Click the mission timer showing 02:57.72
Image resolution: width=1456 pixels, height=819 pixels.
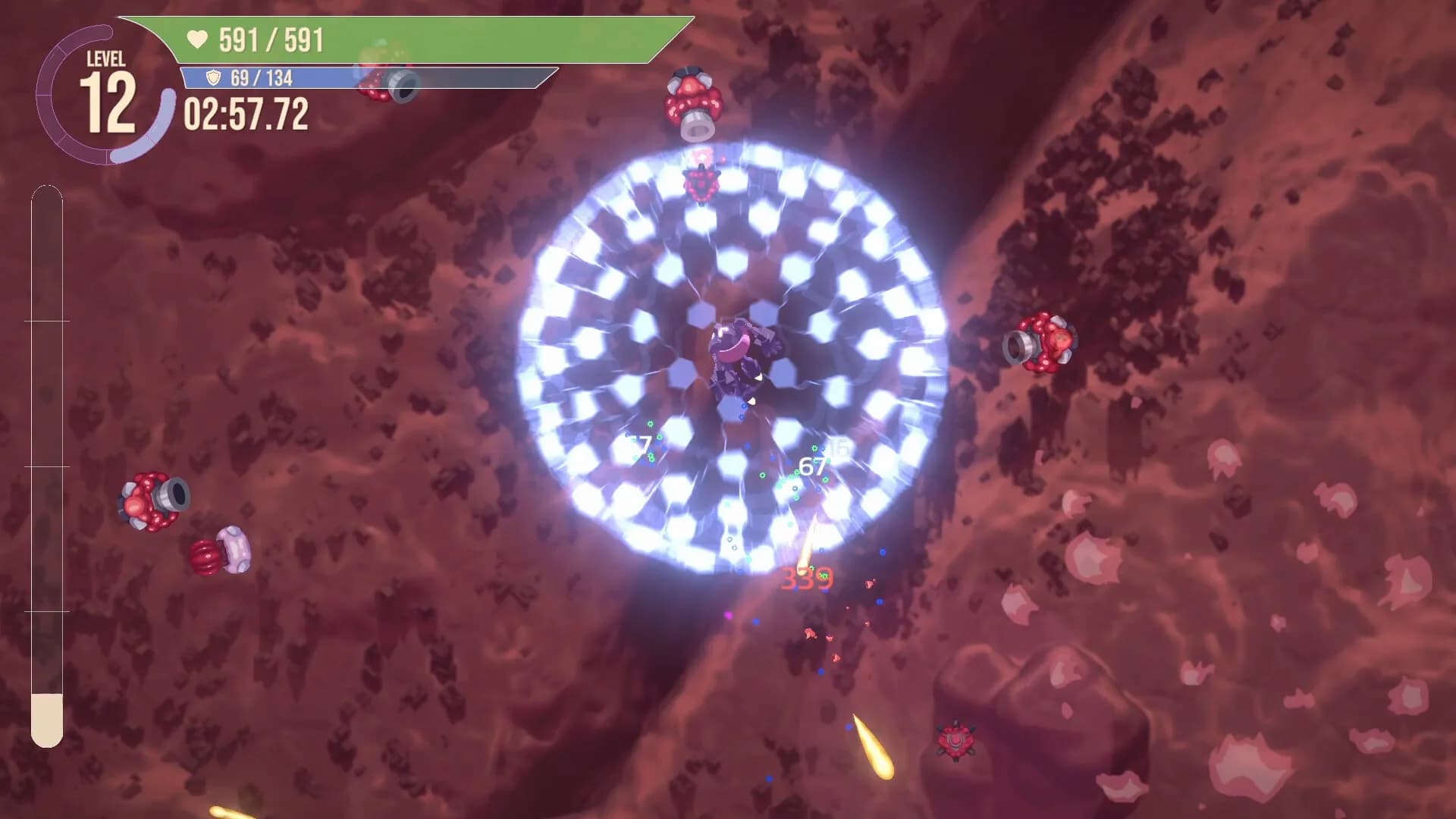[x=245, y=115]
